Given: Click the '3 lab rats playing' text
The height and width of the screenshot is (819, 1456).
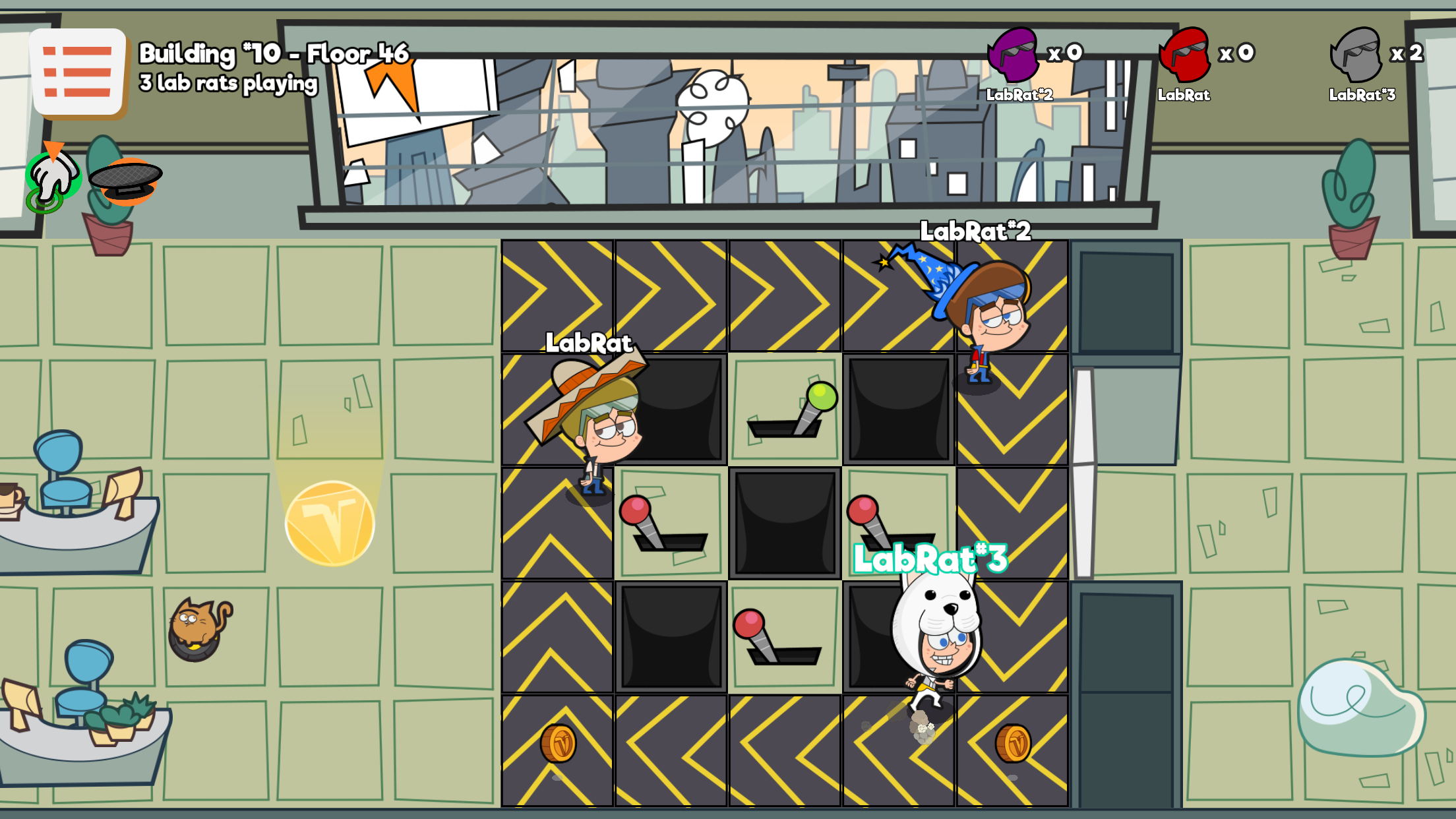Looking at the screenshot, I should 228,84.
